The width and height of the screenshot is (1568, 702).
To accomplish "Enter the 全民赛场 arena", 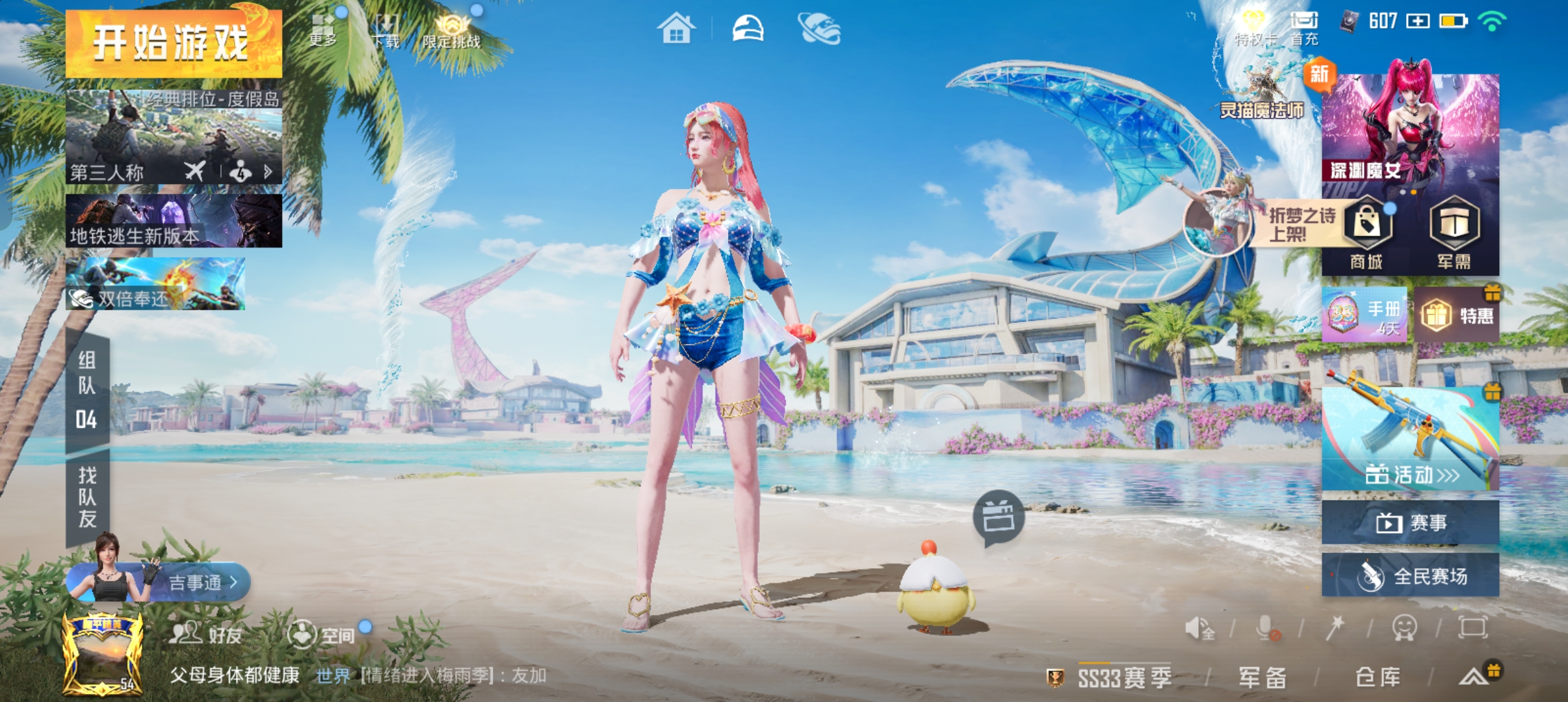I will point(1411,576).
